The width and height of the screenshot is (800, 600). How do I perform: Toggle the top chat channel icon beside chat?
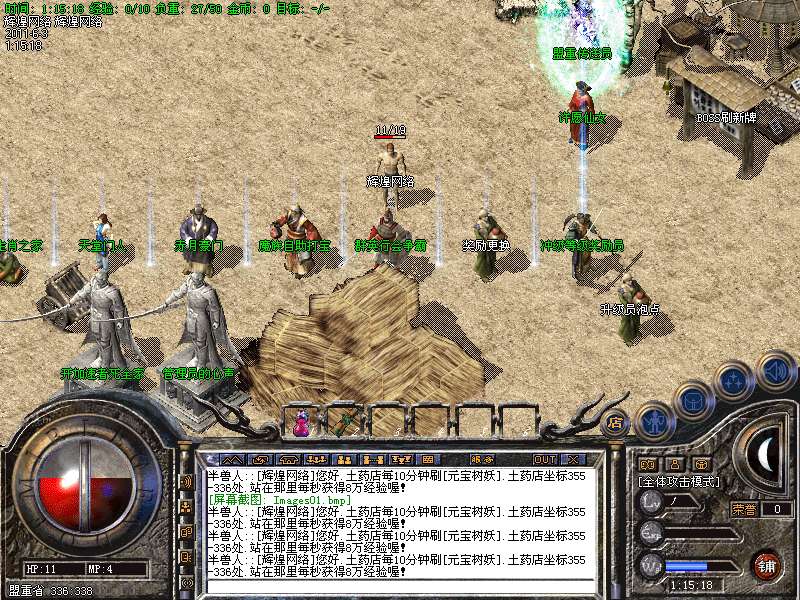[x=187, y=481]
